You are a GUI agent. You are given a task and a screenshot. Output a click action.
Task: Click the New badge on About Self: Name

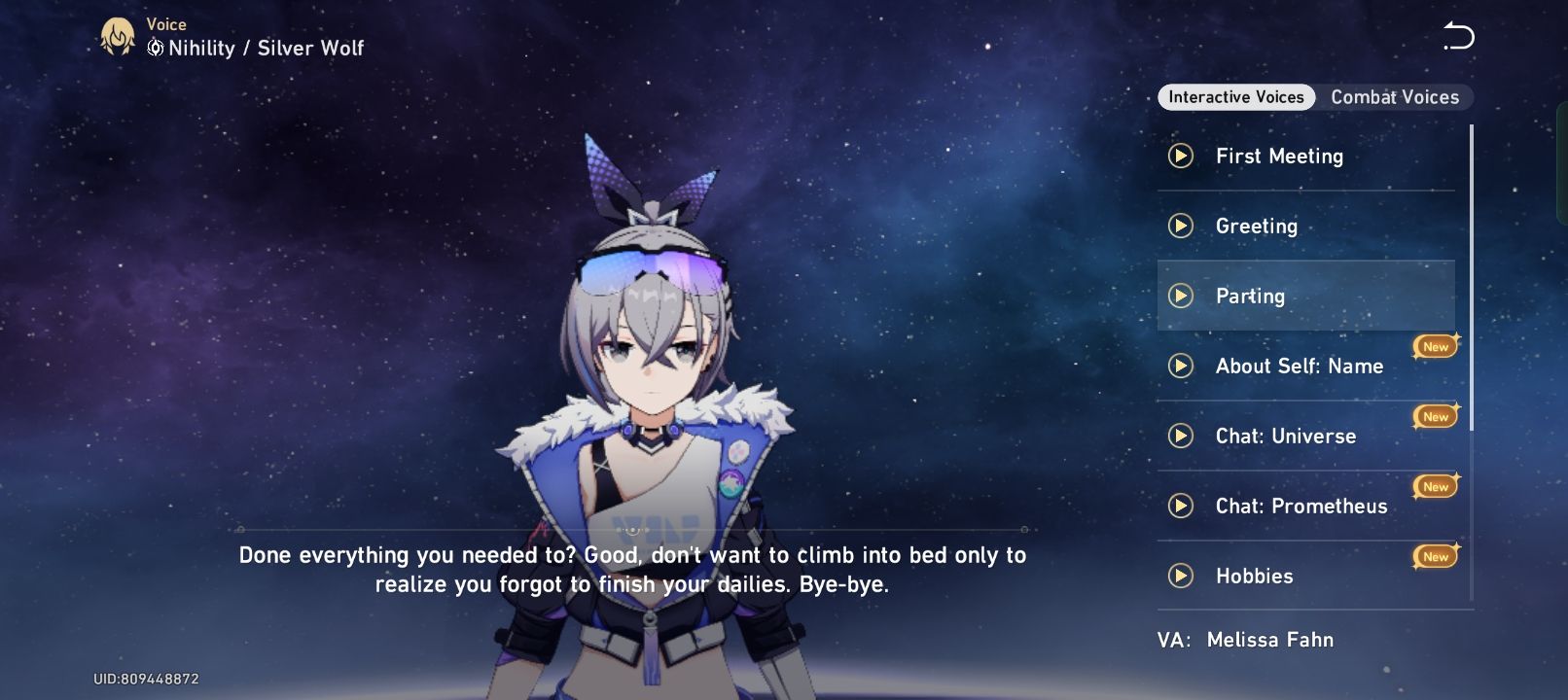point(1434,346)
